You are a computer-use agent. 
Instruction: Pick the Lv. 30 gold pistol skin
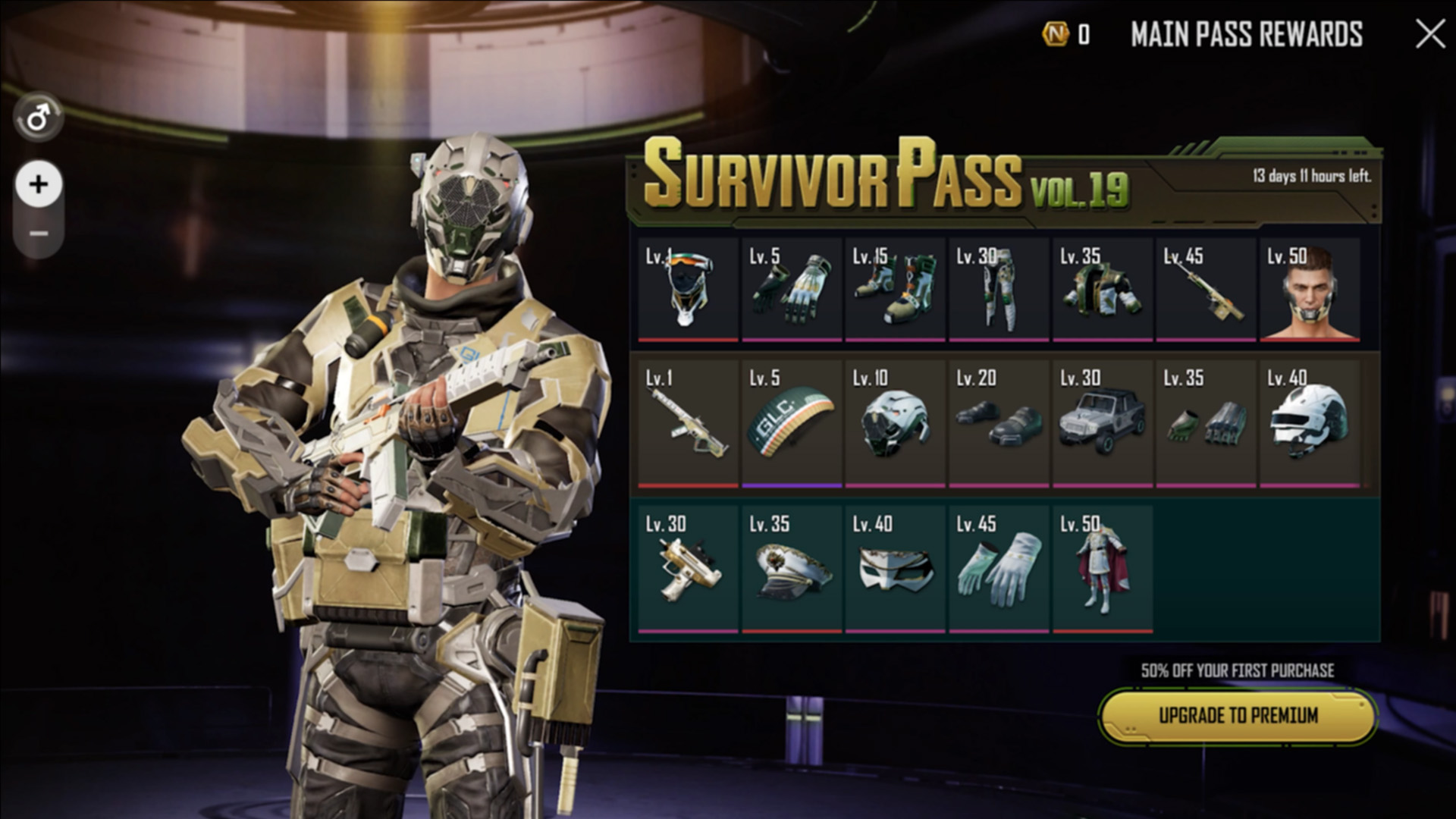click(x=687, y=569)
